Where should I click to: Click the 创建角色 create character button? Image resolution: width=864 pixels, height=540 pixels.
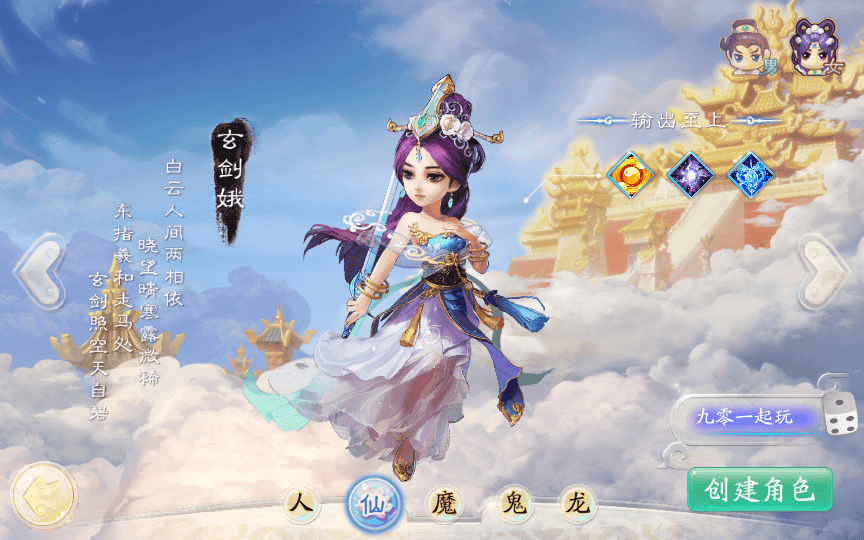point(760,490)
